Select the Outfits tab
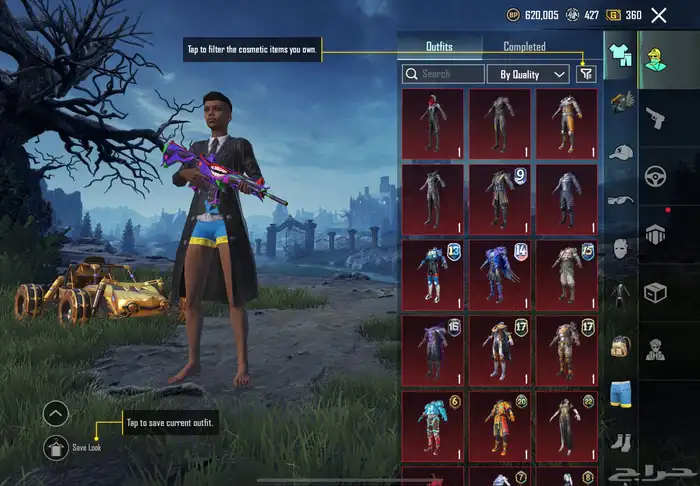This screenshot has width=700, height=486. click(x=439, y=46)
